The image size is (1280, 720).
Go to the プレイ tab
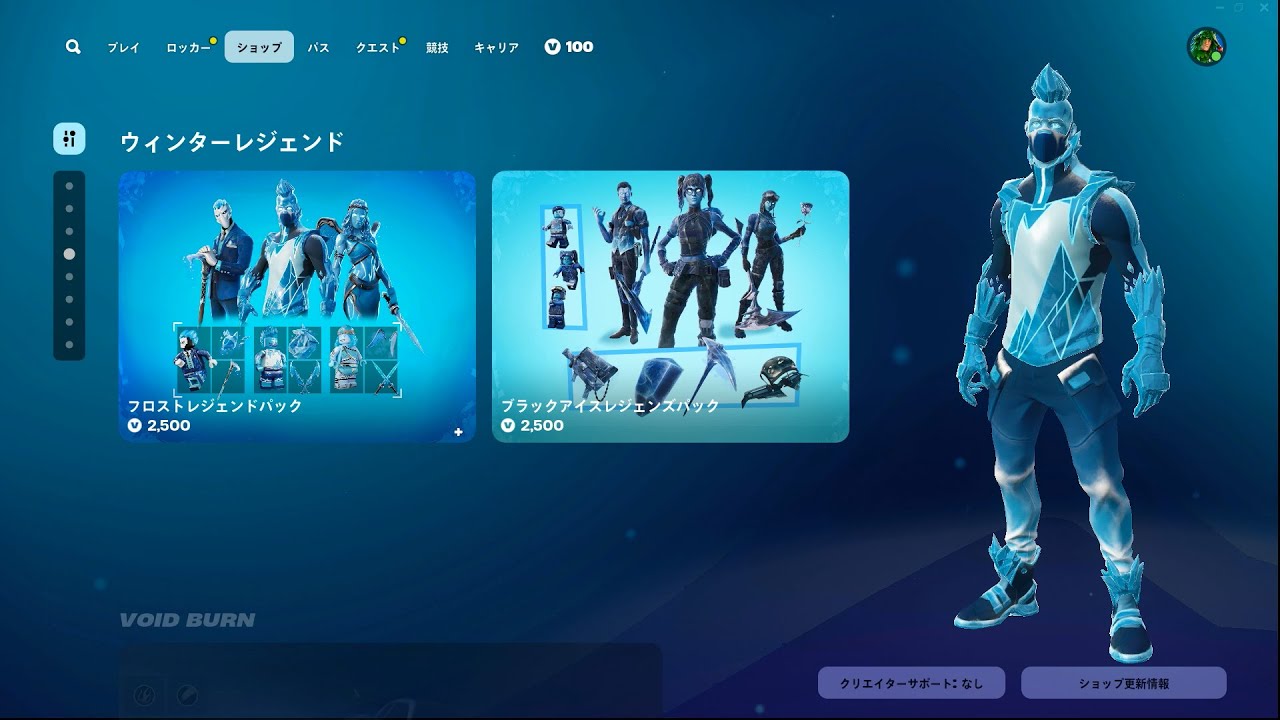click(123, 47)
